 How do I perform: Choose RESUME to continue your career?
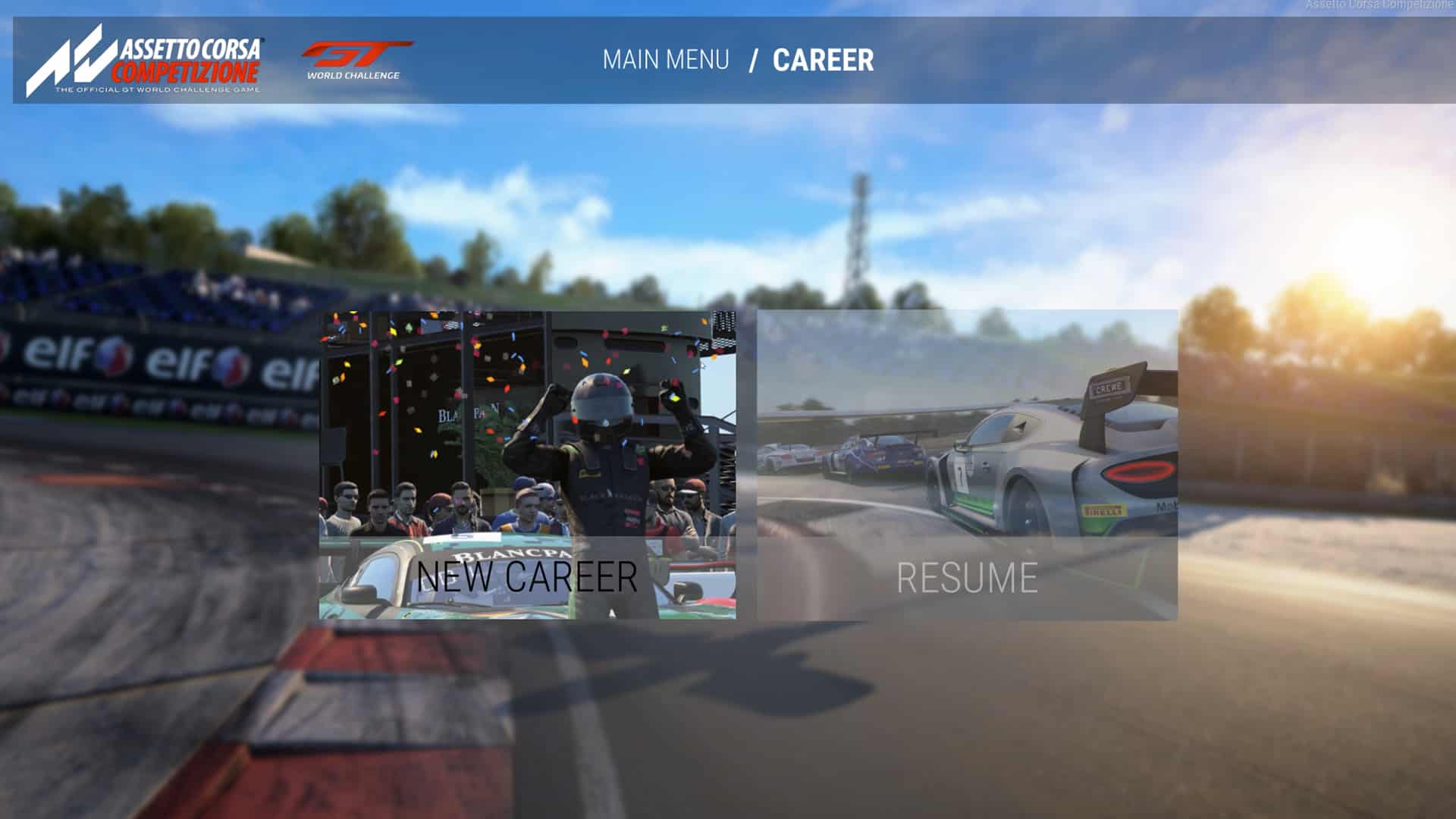click(967, 578)
